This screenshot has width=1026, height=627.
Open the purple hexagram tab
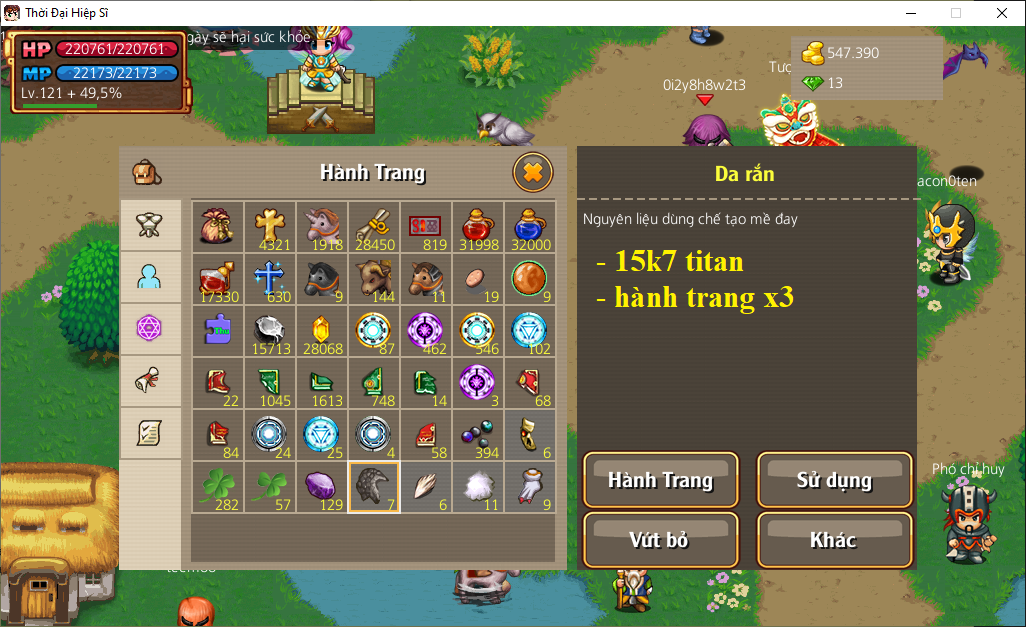150,329
